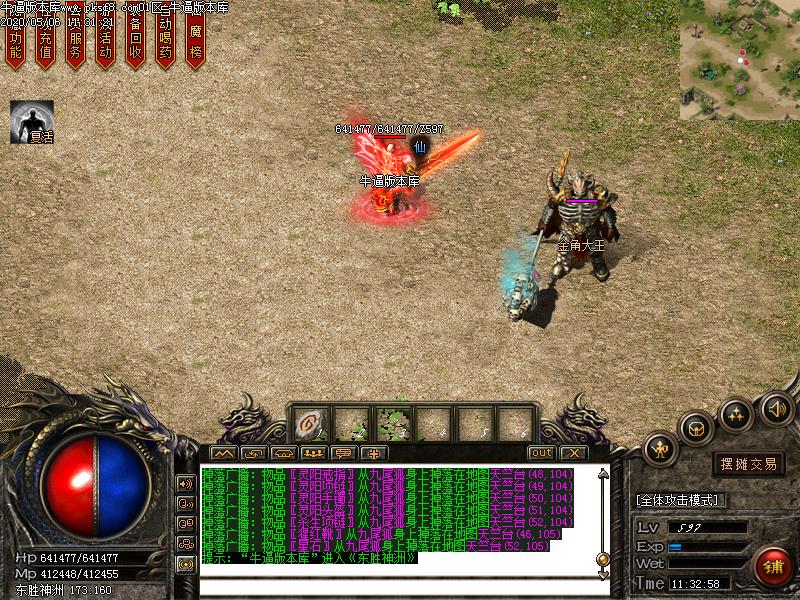
Task: Use the scroll item in hotbar slot 1
Action: [311, 424]
